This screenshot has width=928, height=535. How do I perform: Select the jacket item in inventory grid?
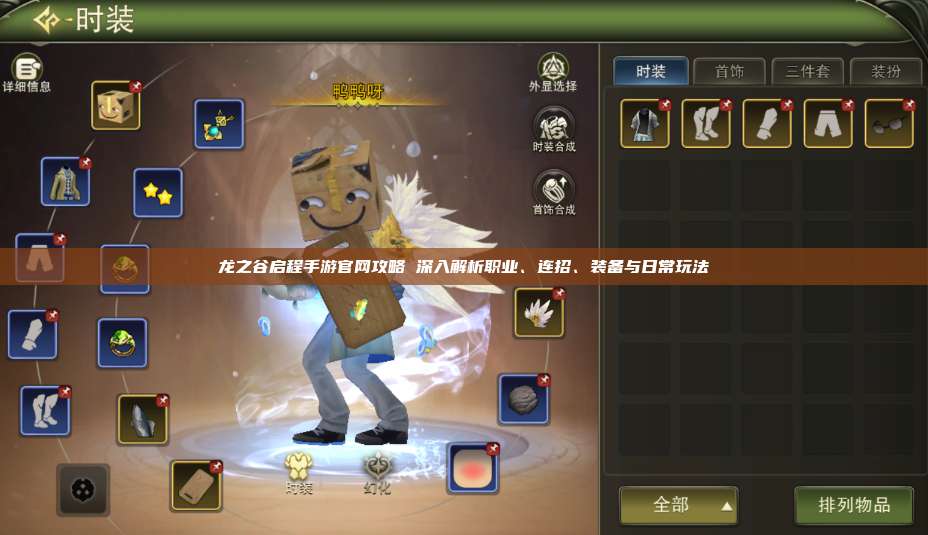pos(645,124)
